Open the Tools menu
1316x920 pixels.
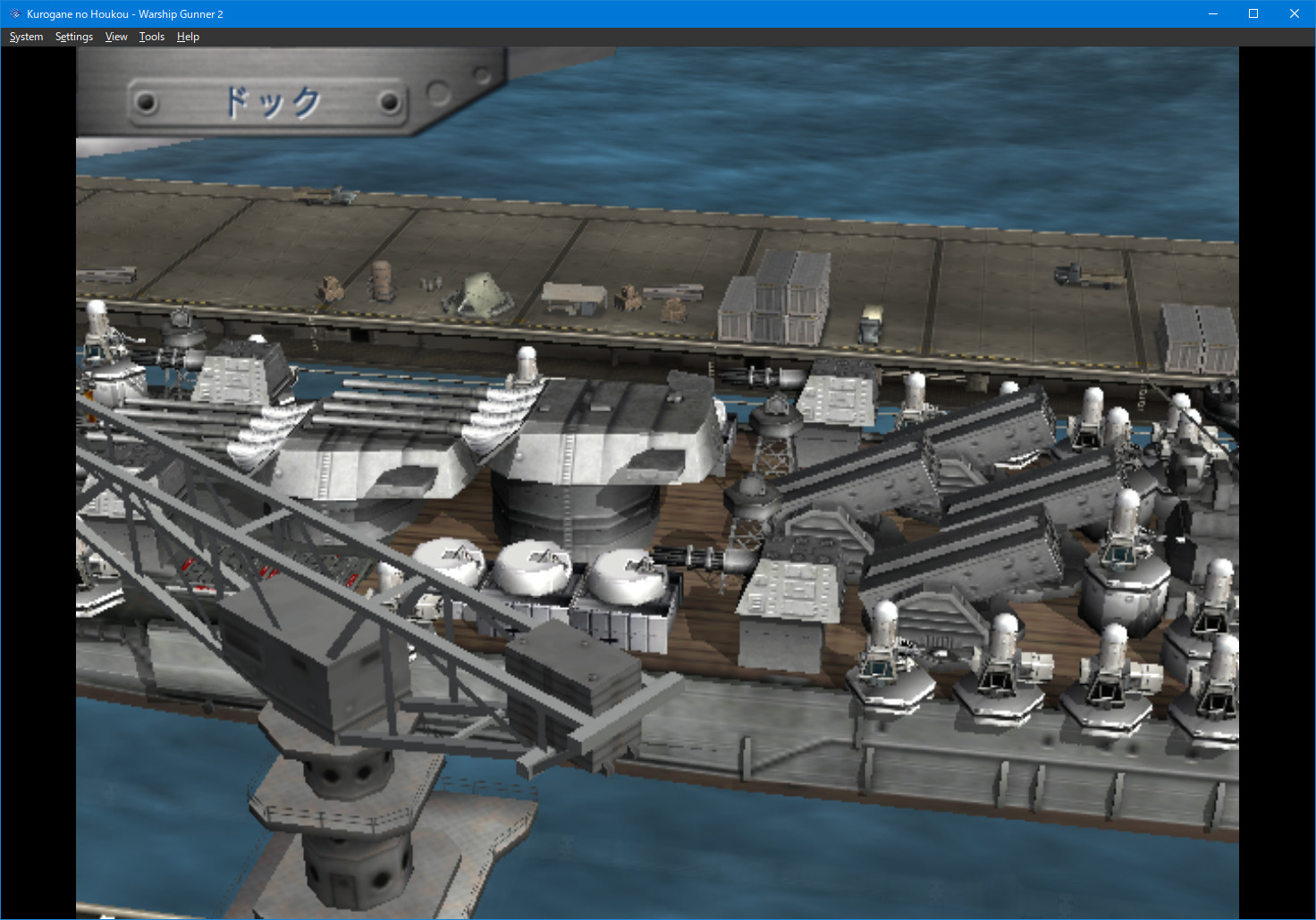point(150,37)
